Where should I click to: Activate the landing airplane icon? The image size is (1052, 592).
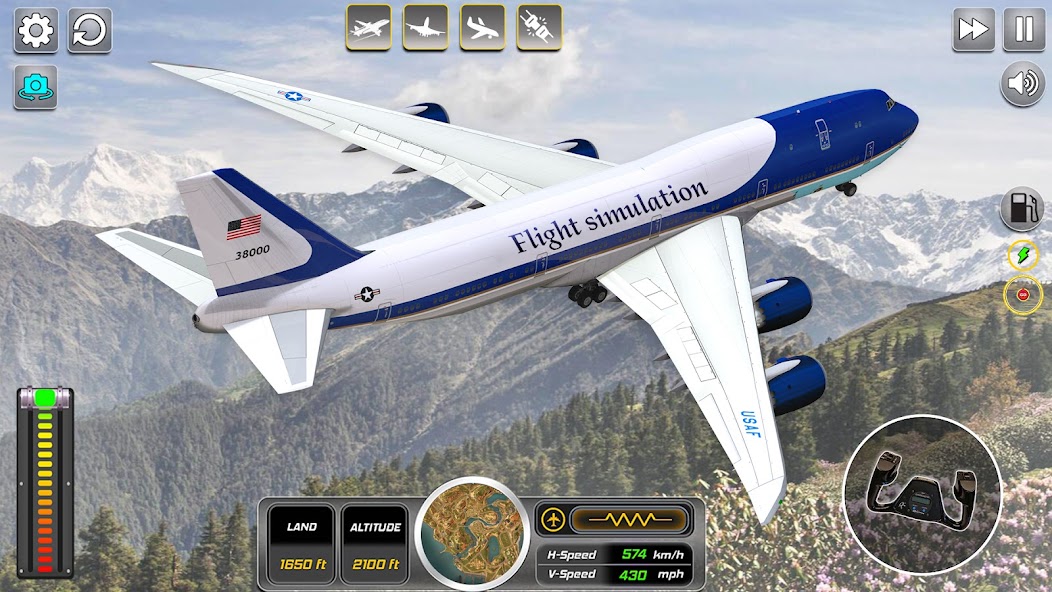click(482, 27)
